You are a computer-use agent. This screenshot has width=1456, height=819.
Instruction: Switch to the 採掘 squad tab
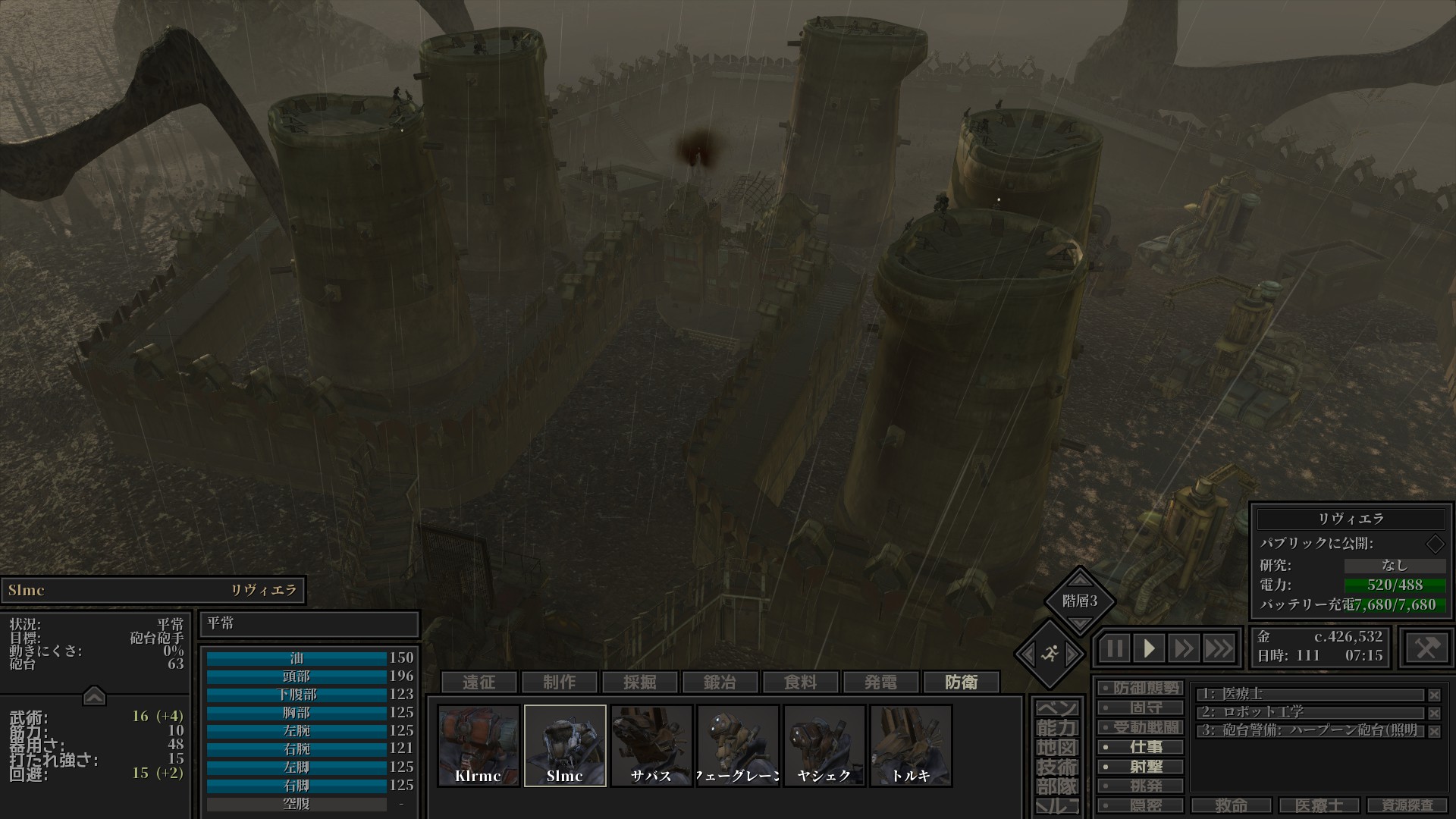click(x=640, y=682)
